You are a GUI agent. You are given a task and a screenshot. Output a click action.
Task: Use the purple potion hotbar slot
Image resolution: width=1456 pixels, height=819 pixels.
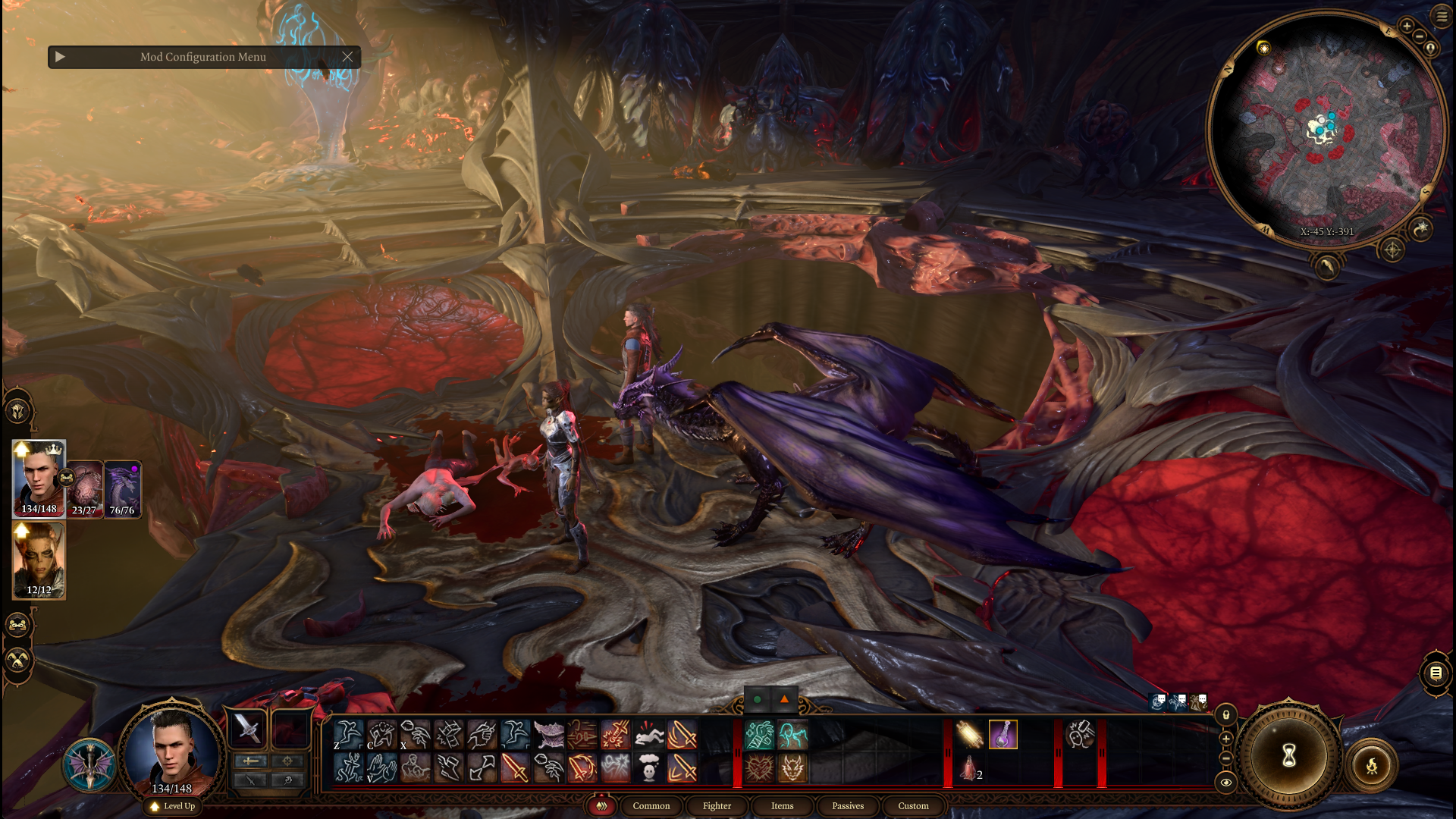[x=1003, y=735]
